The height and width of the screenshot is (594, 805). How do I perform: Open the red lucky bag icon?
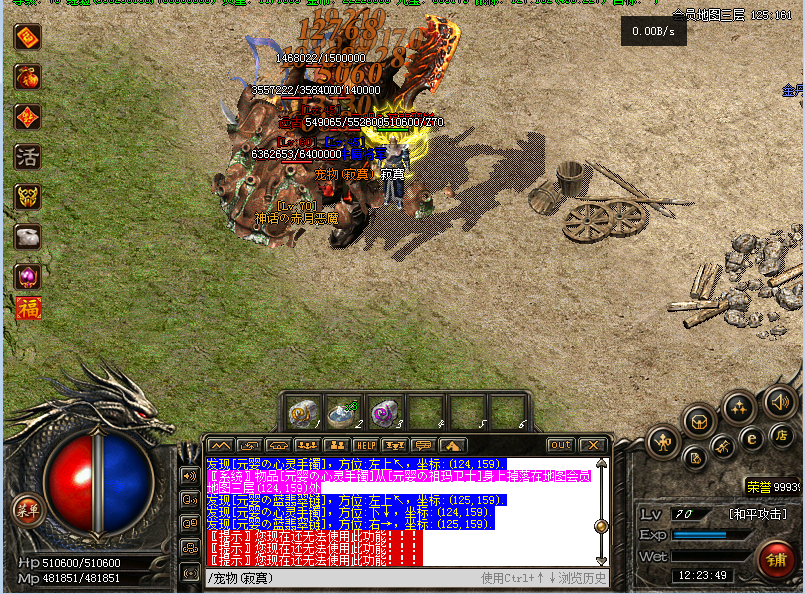27,77
